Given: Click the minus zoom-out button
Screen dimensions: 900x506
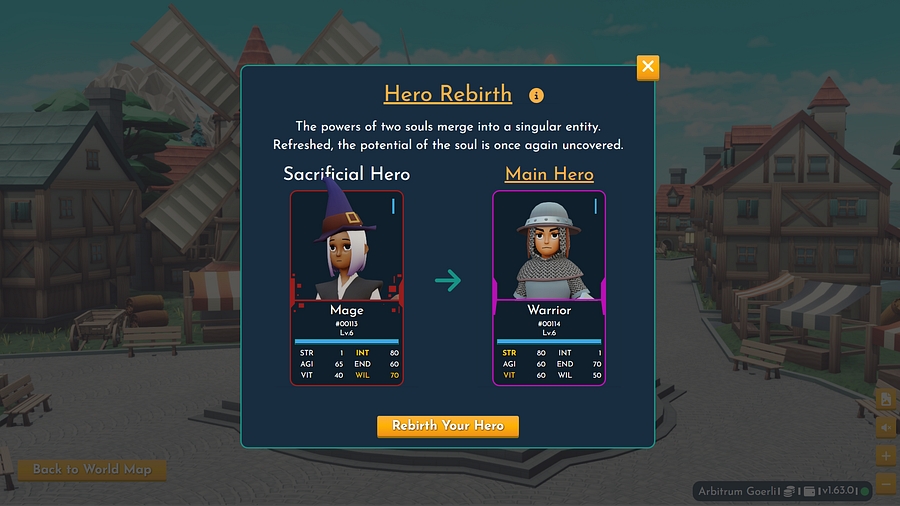Looking at the screenshot, I should point(886,485).
